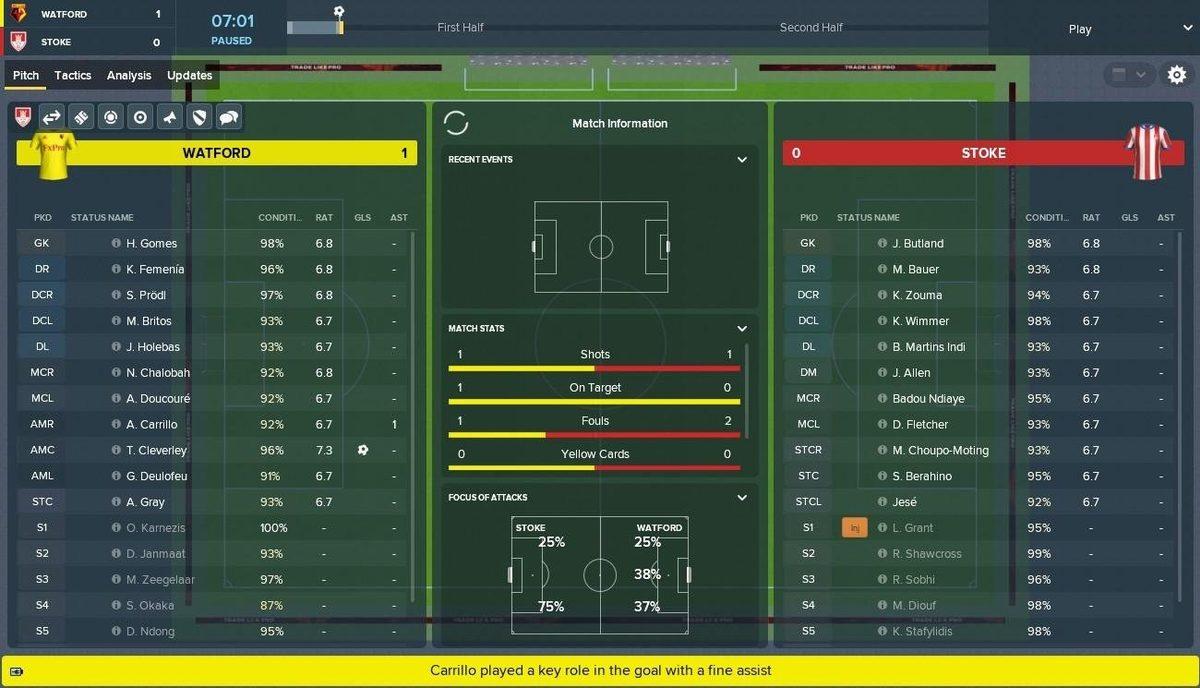Open the substitution arrows icon

[51, 118]
